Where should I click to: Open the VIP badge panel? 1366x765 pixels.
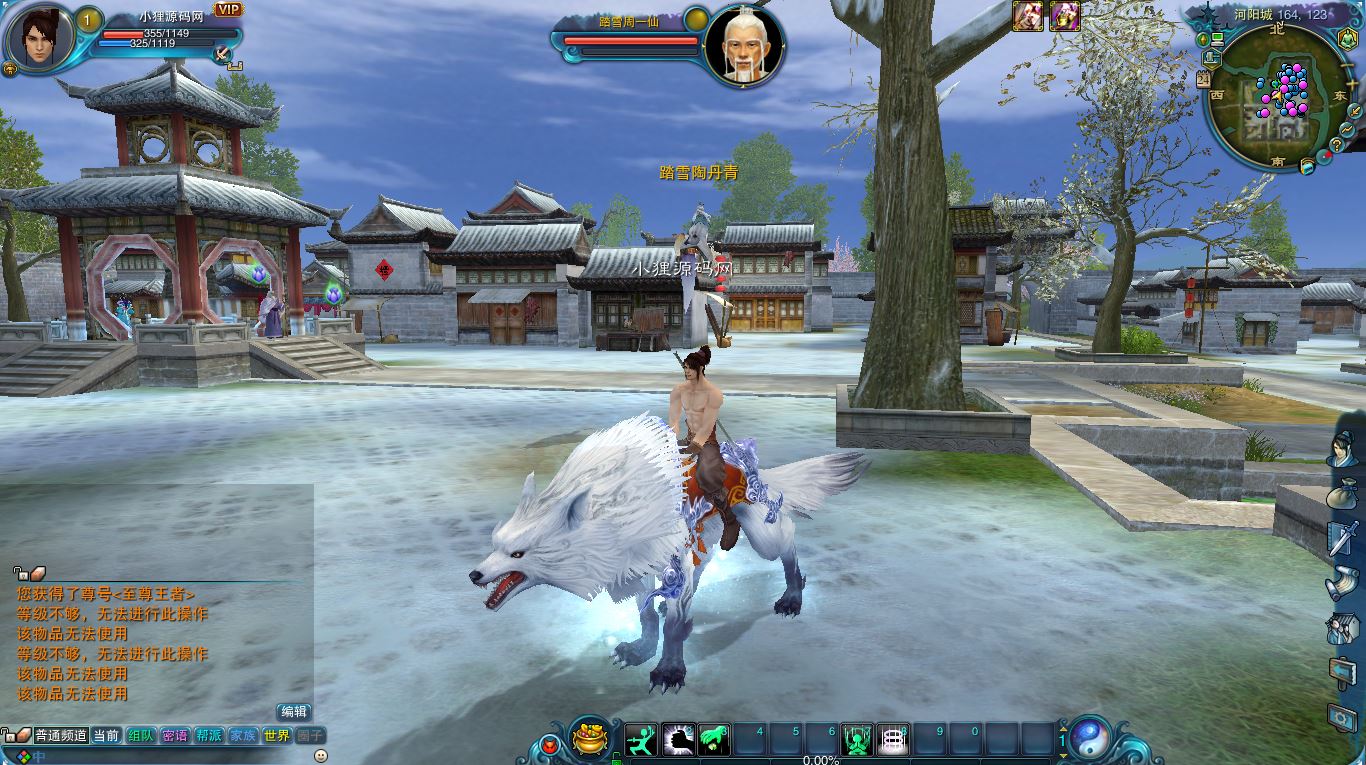[x=229, y=10]
